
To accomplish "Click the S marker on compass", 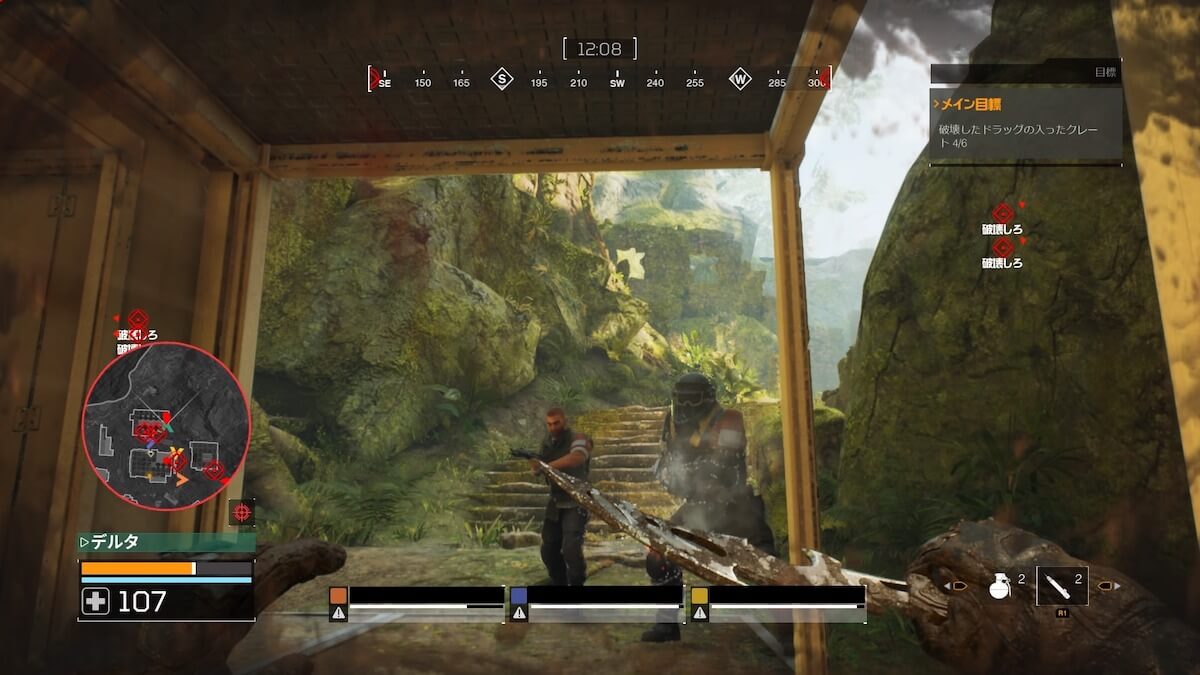I will (x=502, y=79).
